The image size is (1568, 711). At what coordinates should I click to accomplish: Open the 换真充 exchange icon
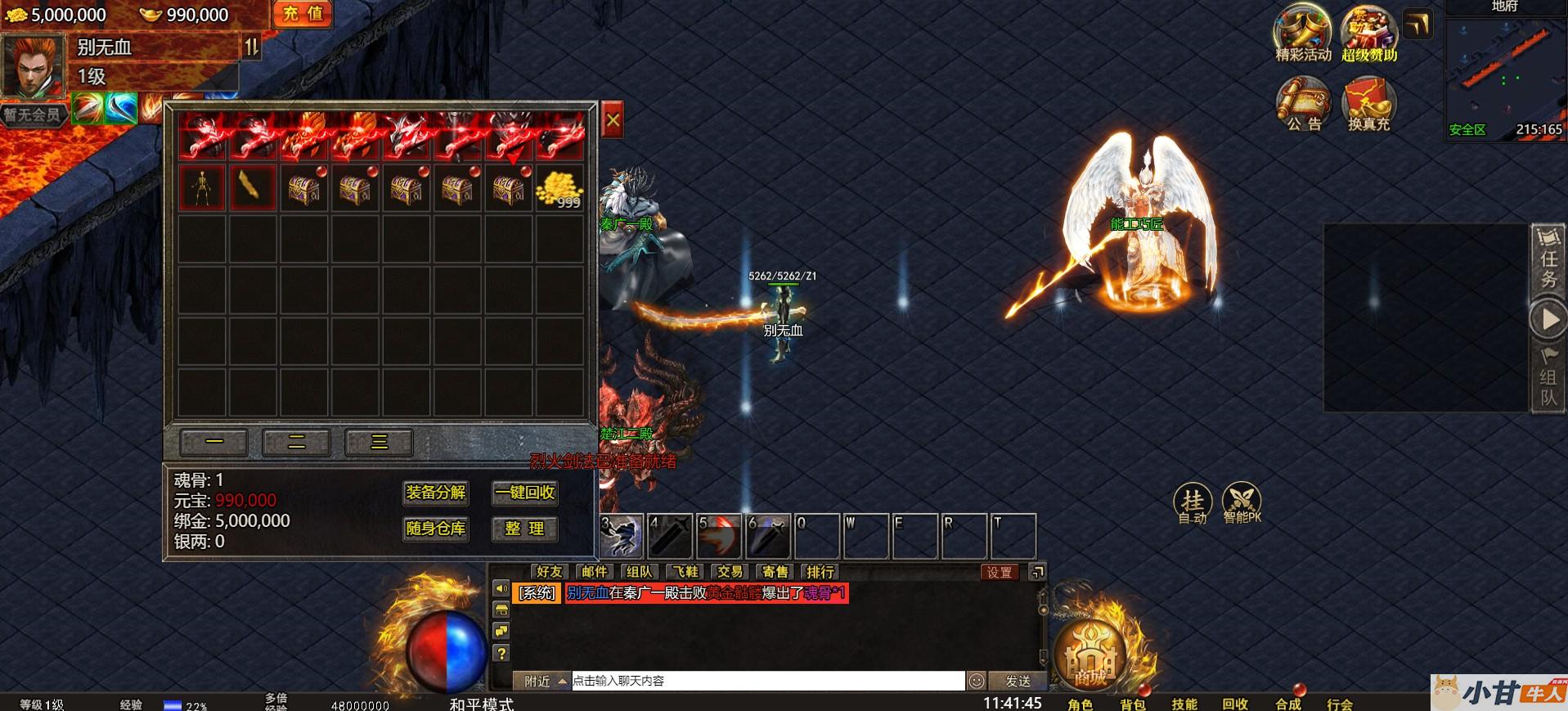1368,104
